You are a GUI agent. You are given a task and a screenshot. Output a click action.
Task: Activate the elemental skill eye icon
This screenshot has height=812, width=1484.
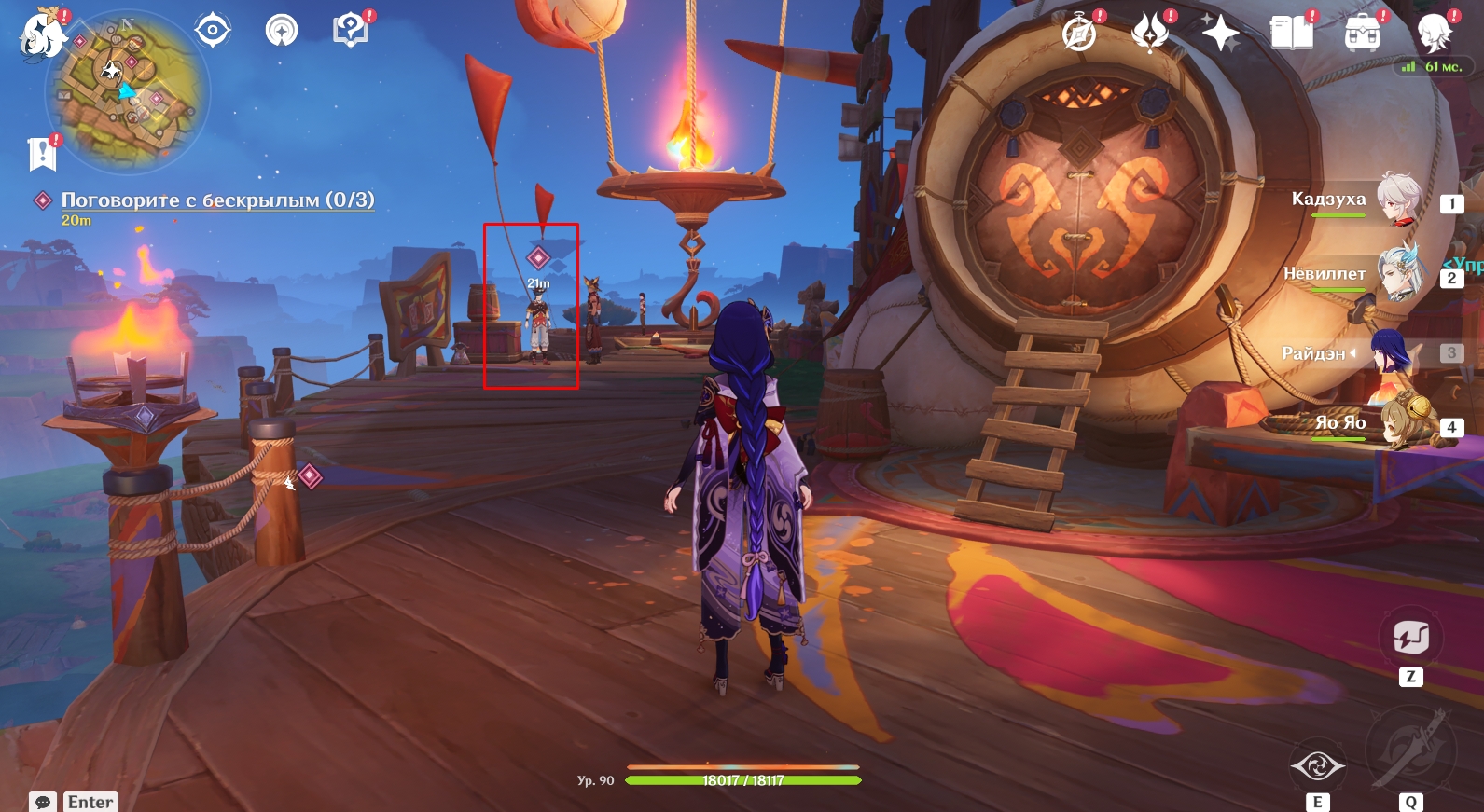[1317, 766]
